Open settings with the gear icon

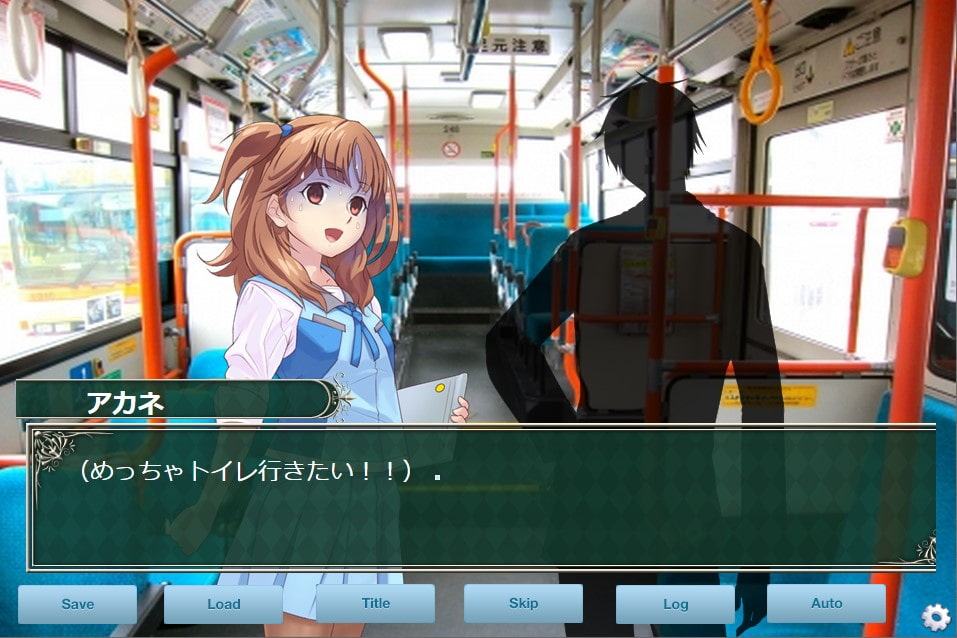[x=935, y=617]
